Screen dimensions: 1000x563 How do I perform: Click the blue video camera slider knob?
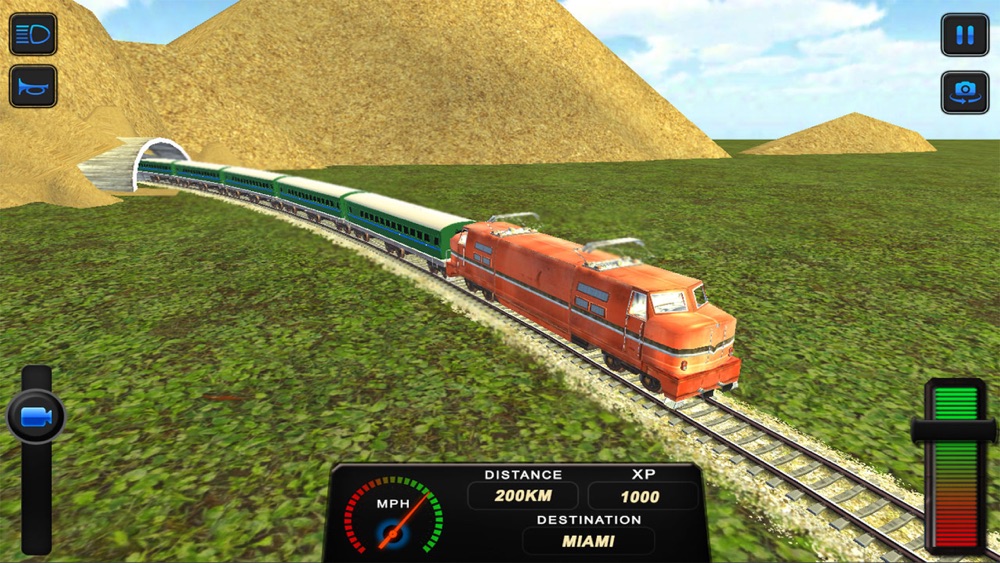pos(36,417)
